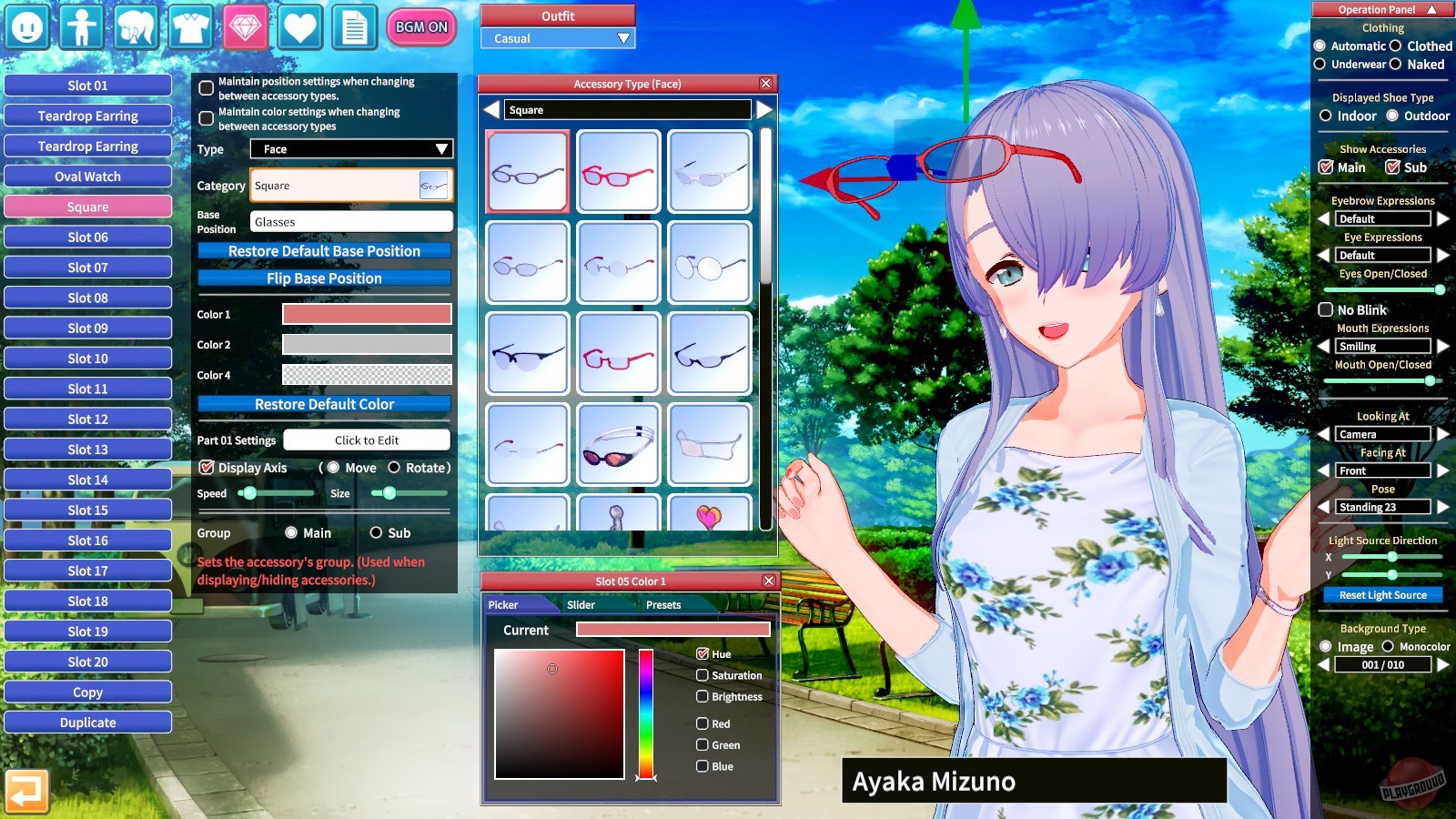Viewport: 1456px width, 819px height.
Task: Open the Body editor icon
Action: point(80,27)
